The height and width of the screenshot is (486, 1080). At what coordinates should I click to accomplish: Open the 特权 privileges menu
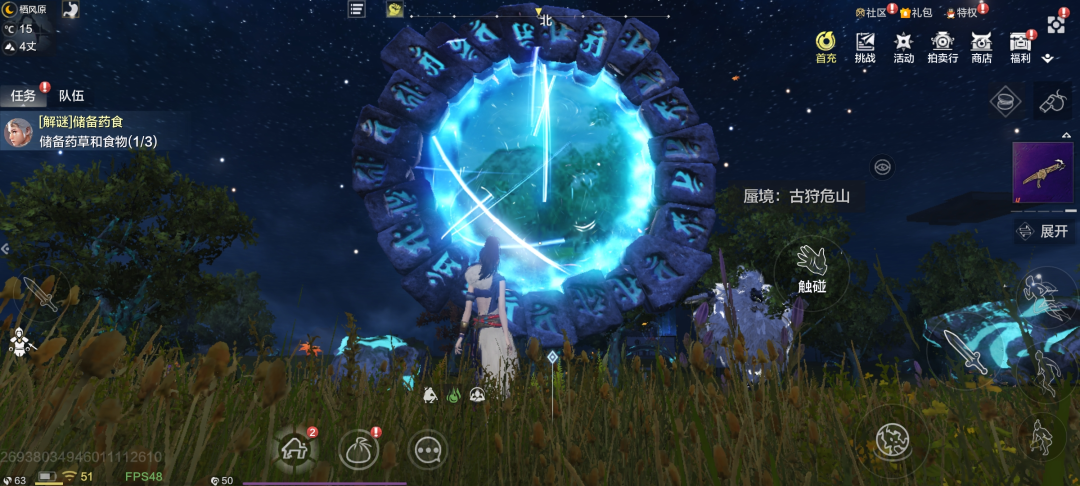(962, 13)
